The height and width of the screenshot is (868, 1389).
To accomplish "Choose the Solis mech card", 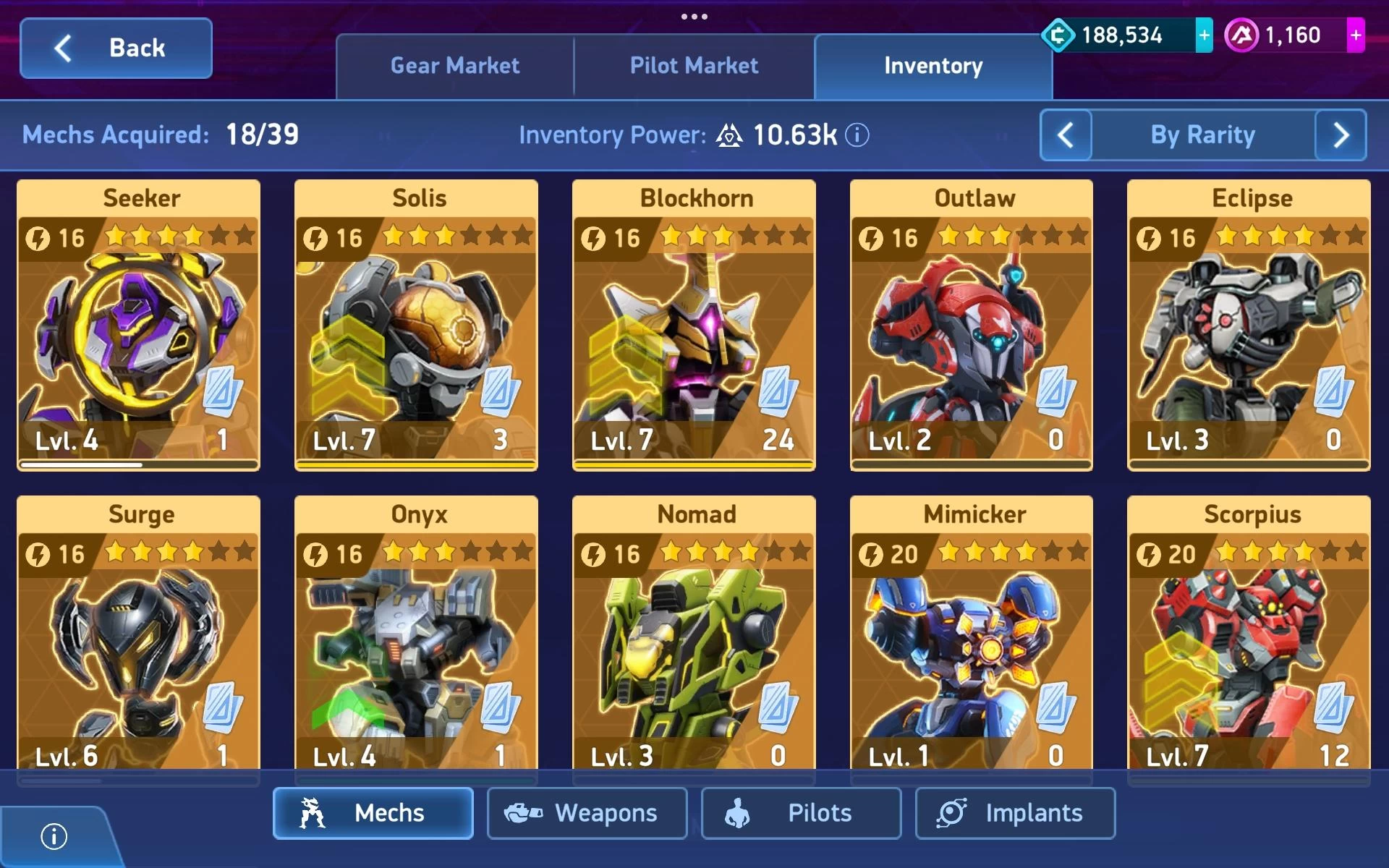I will point(416,325).
